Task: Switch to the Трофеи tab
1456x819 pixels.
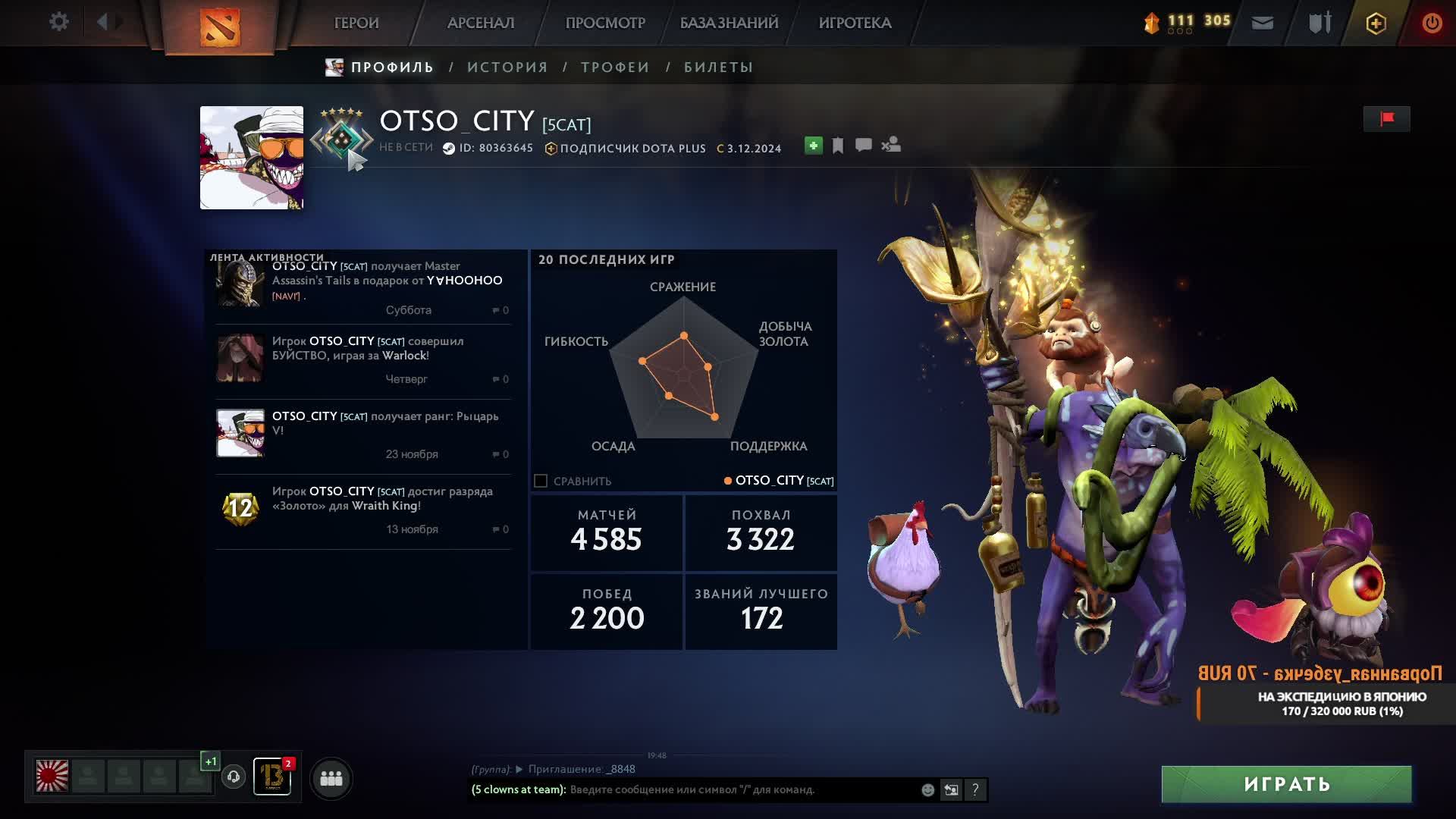Action: (x=615, y=67)
